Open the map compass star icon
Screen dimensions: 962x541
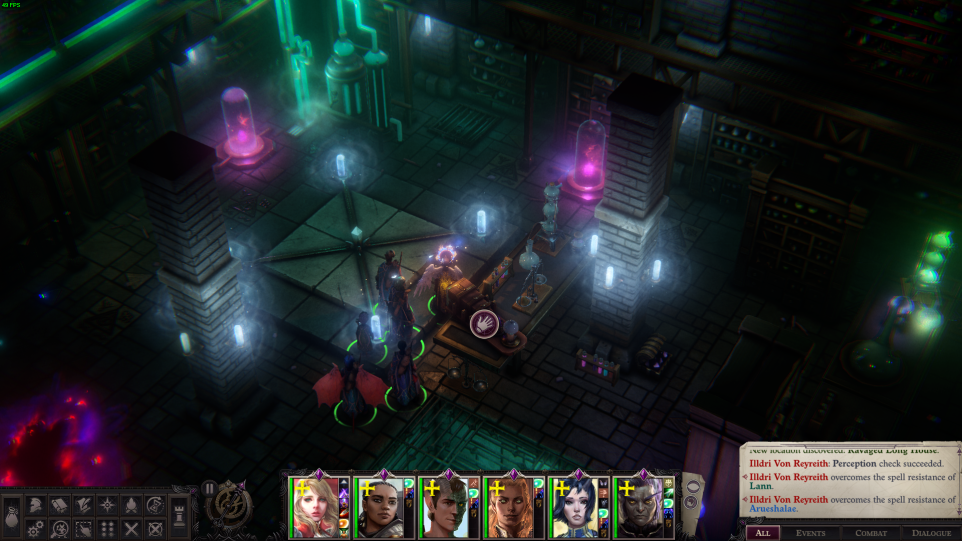pos(107,504)
